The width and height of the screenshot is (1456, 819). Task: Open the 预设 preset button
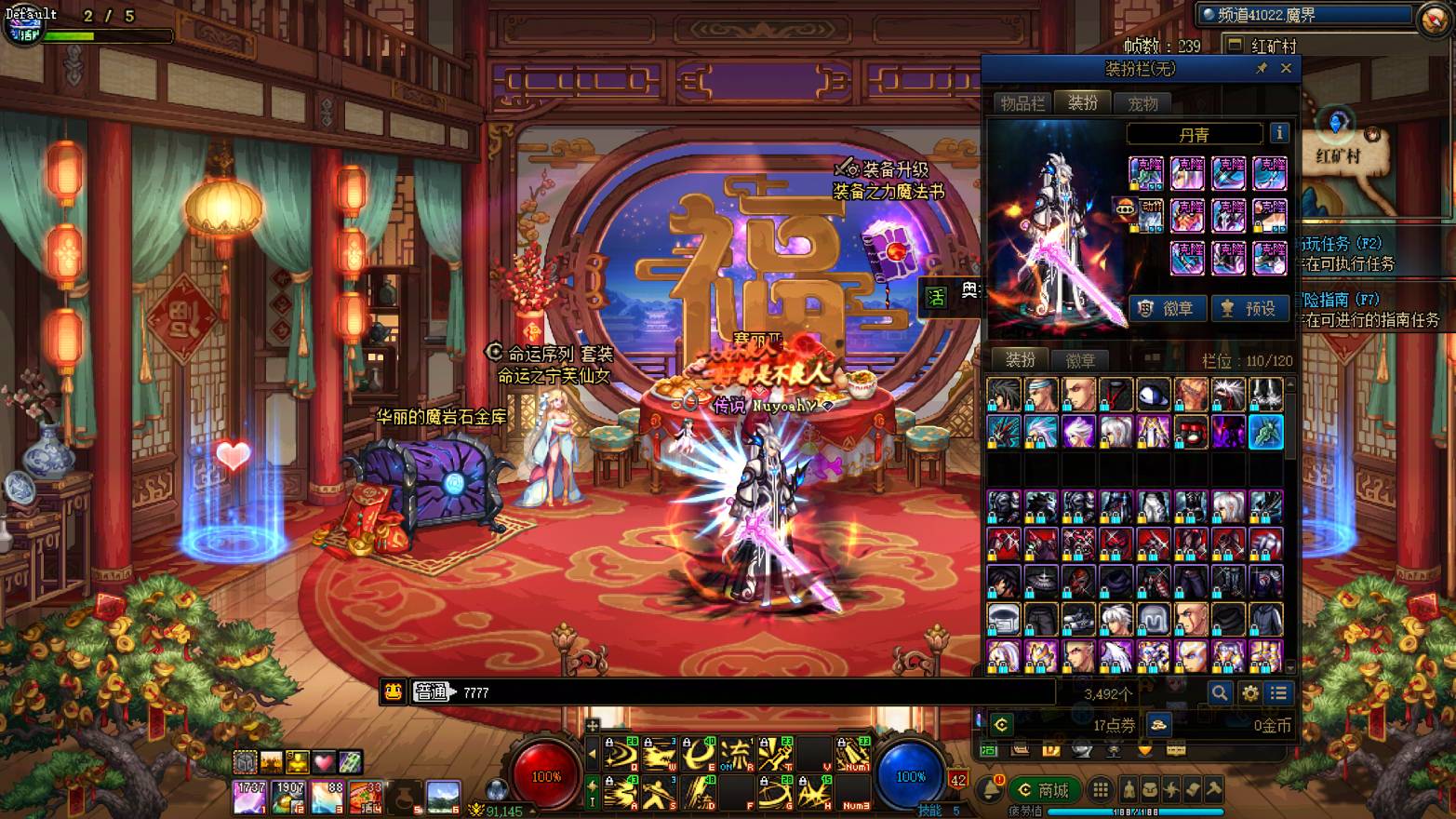click(1249, 308)
